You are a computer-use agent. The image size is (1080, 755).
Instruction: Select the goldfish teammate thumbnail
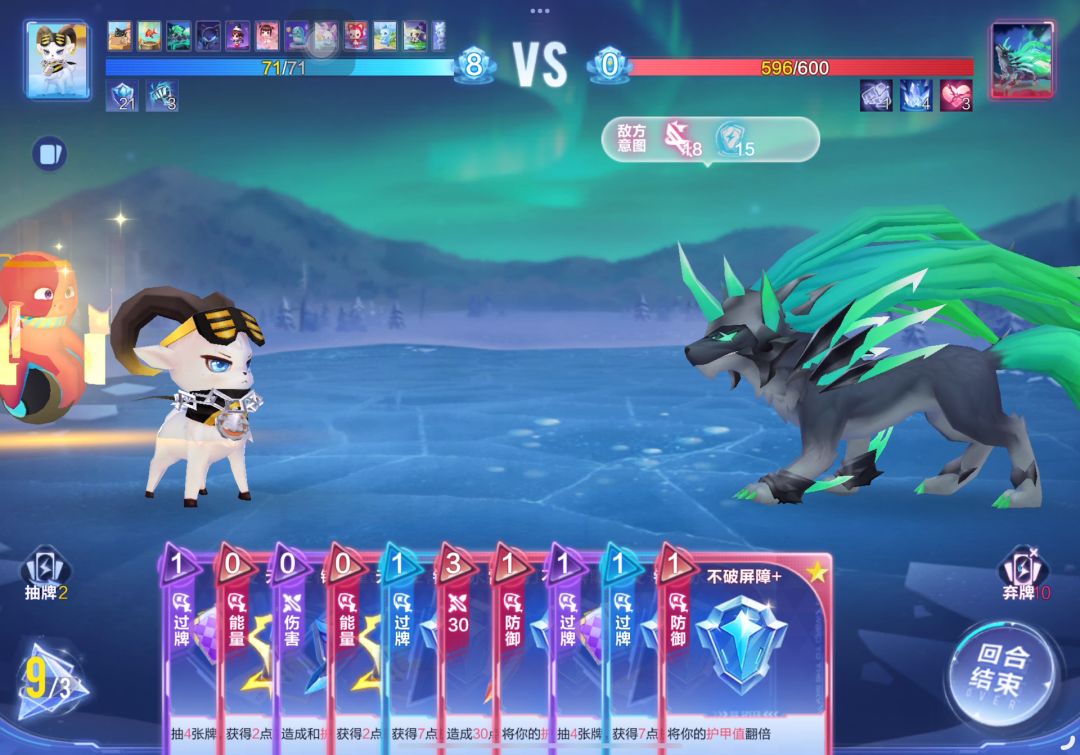149,36
